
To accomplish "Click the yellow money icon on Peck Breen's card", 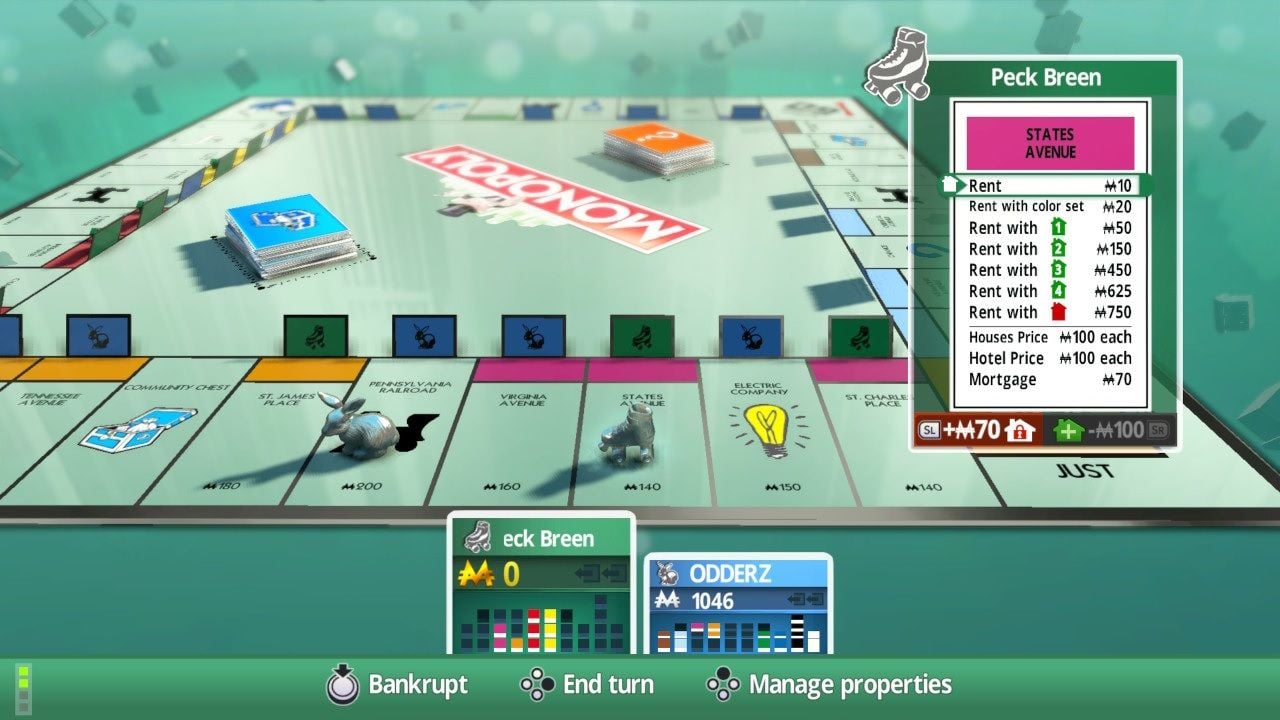I will coord(479,573).
